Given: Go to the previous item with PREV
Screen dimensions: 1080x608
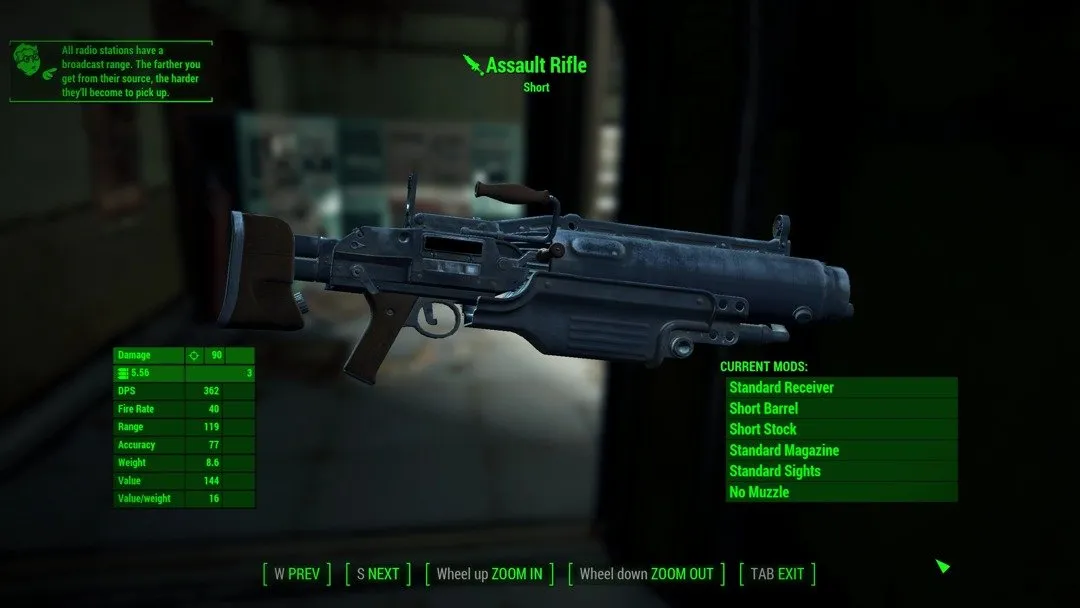Looking at the screenshot, I should pyautogui.click(x=296, y=574).
